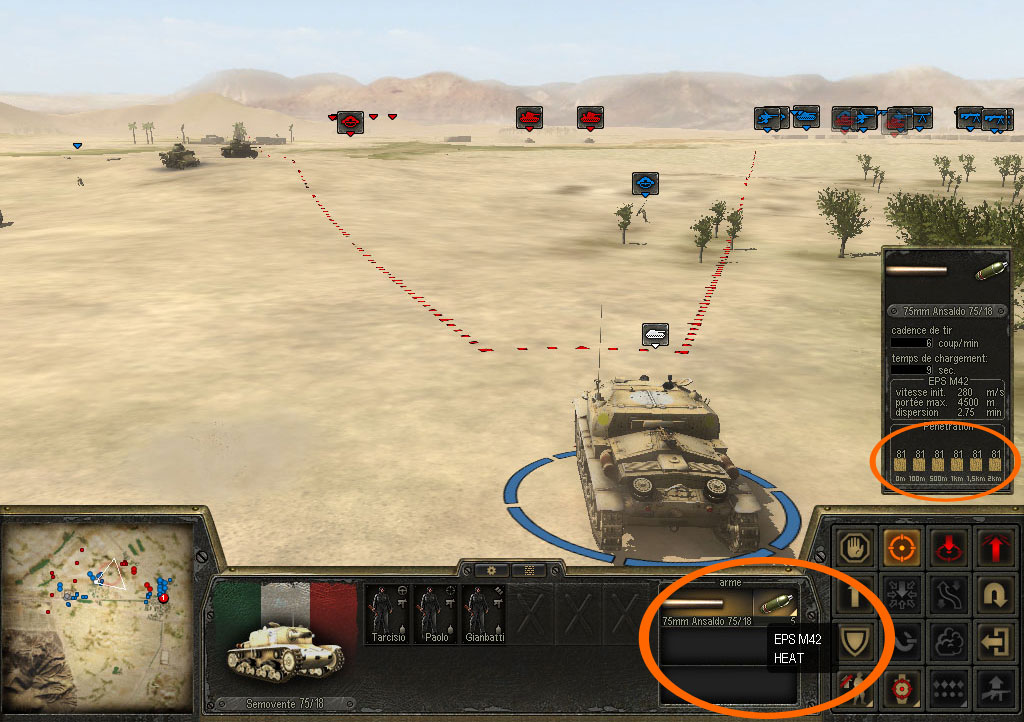Click the shield defend command
1024x722 pixels.
(x=856, y=641)
